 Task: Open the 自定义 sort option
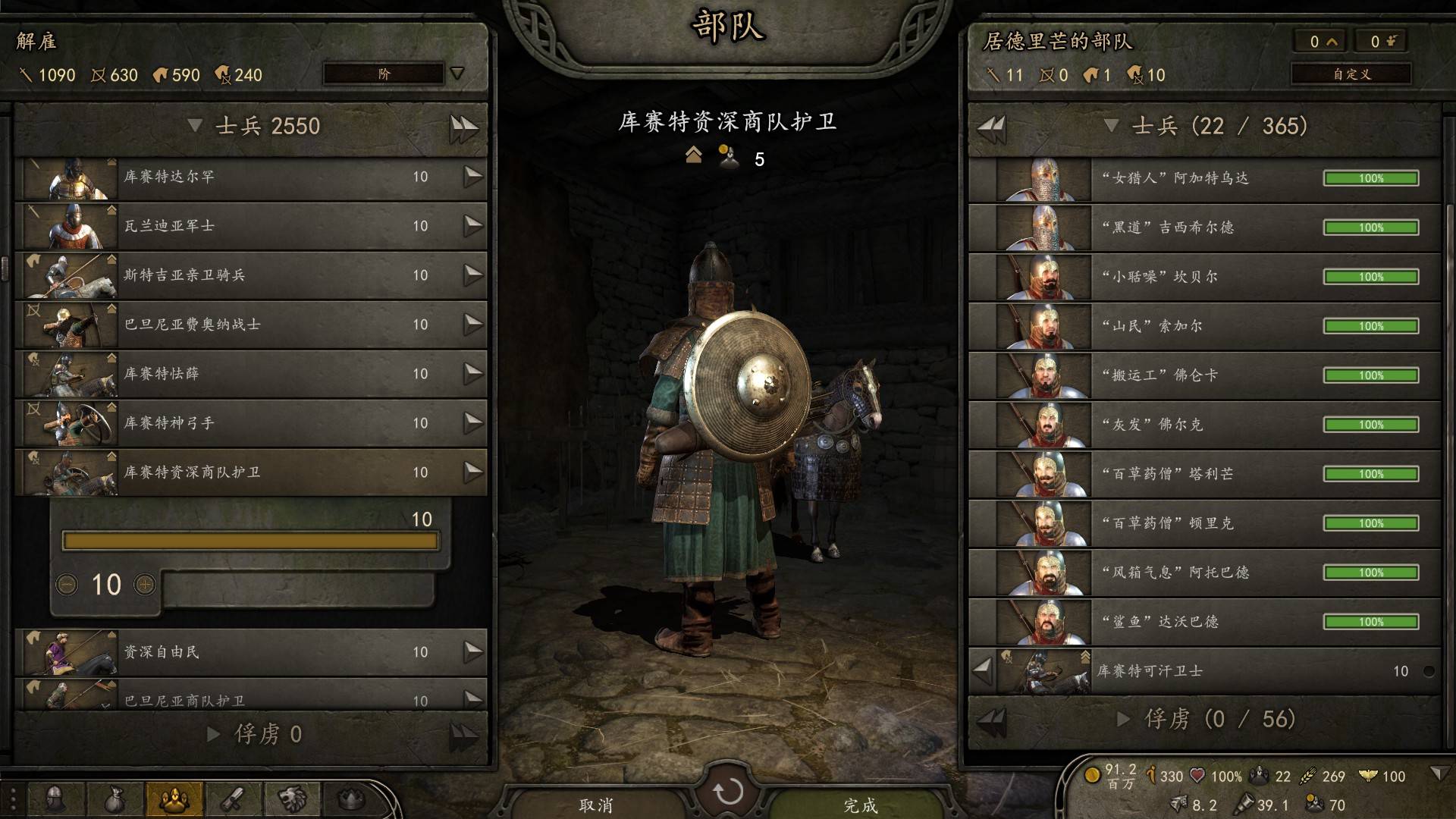click(1351, 74)
